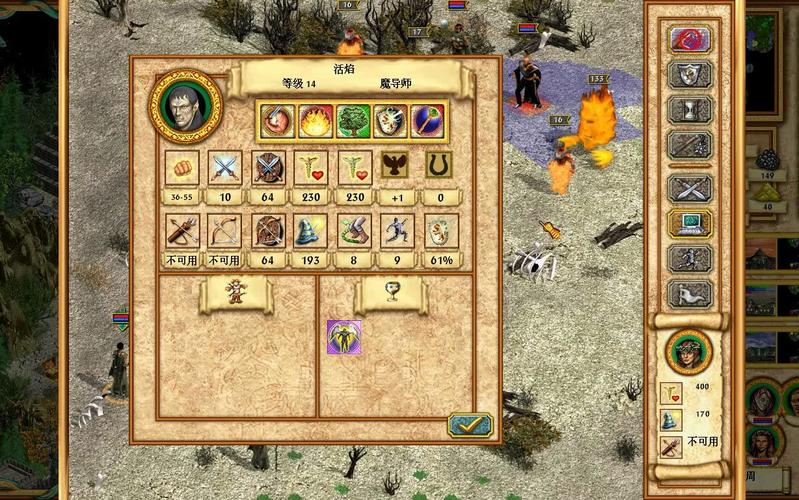
Task: Inspect the eagle morale stat icon
Action: tap(398, 167)
